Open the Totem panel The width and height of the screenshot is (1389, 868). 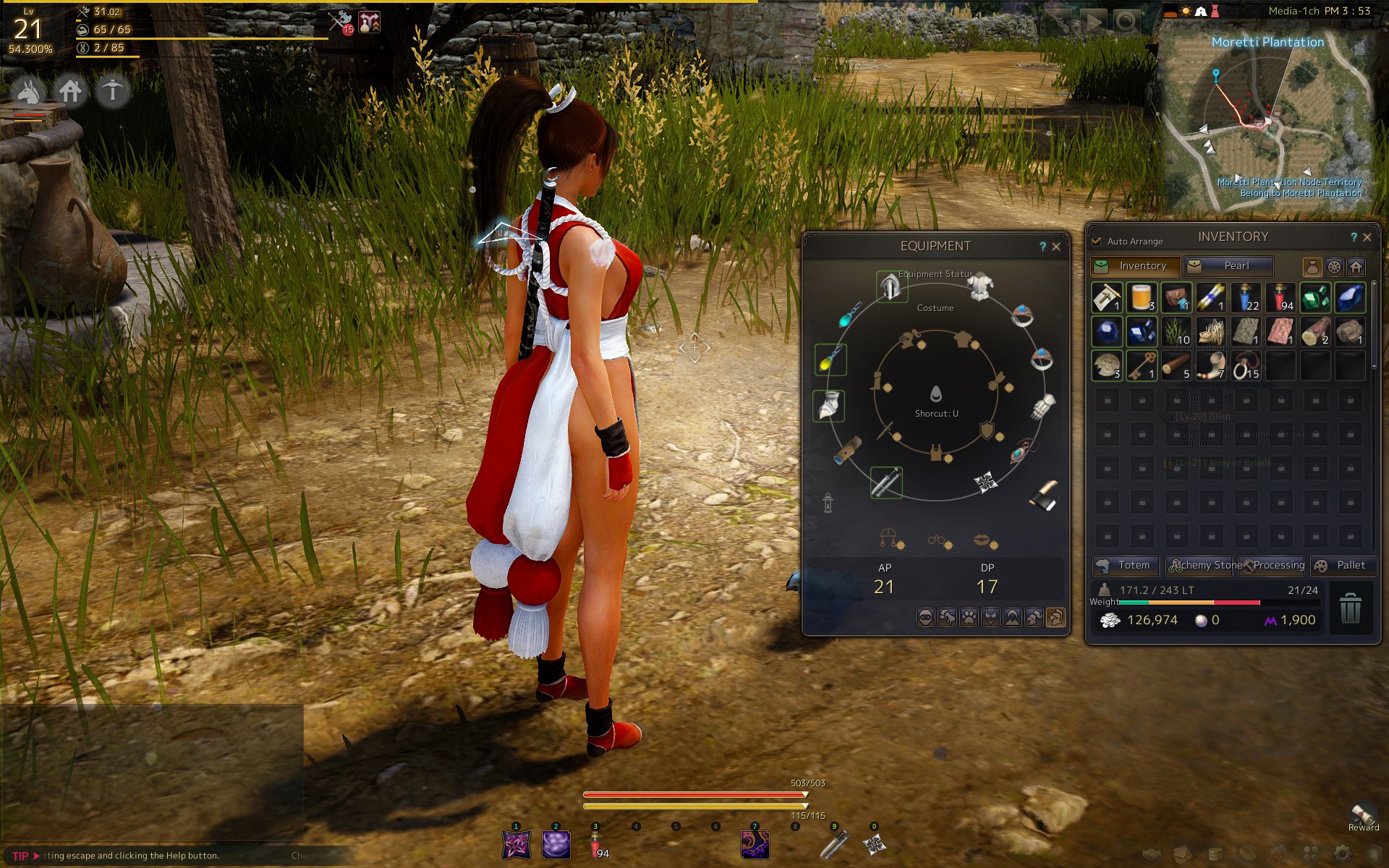point(1125,566)
